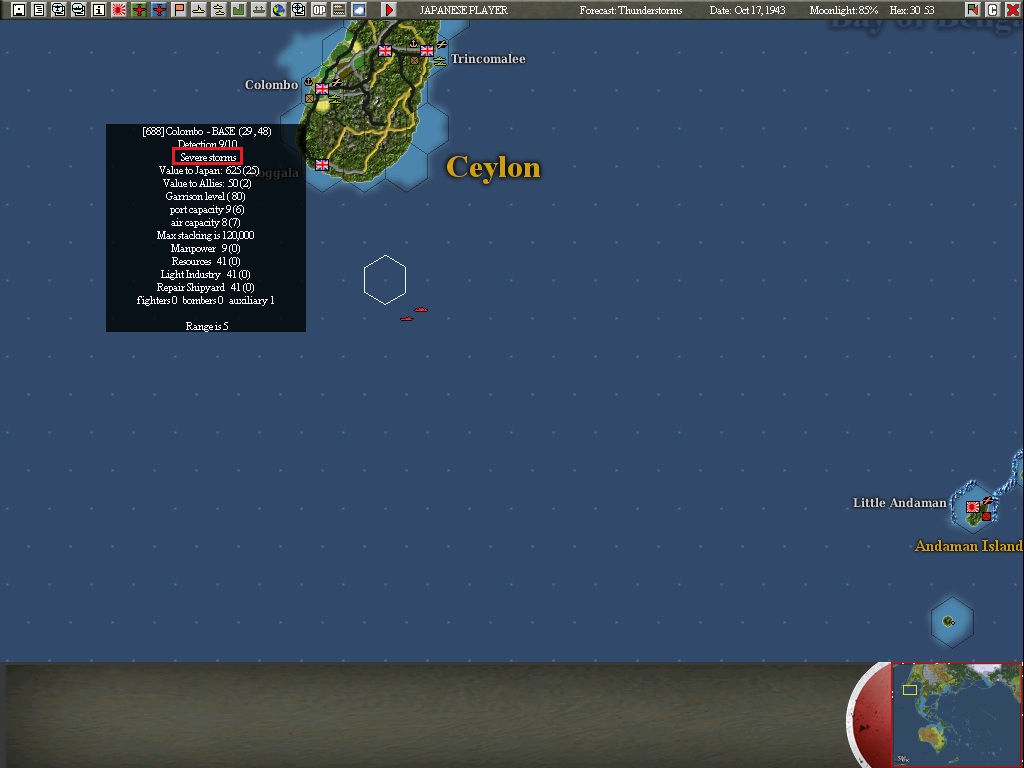Image resolution: width=1024 pixels, height=768 pixels.
Task: Open the information 'i' toolbar button
Action: [x=99, y=10]
